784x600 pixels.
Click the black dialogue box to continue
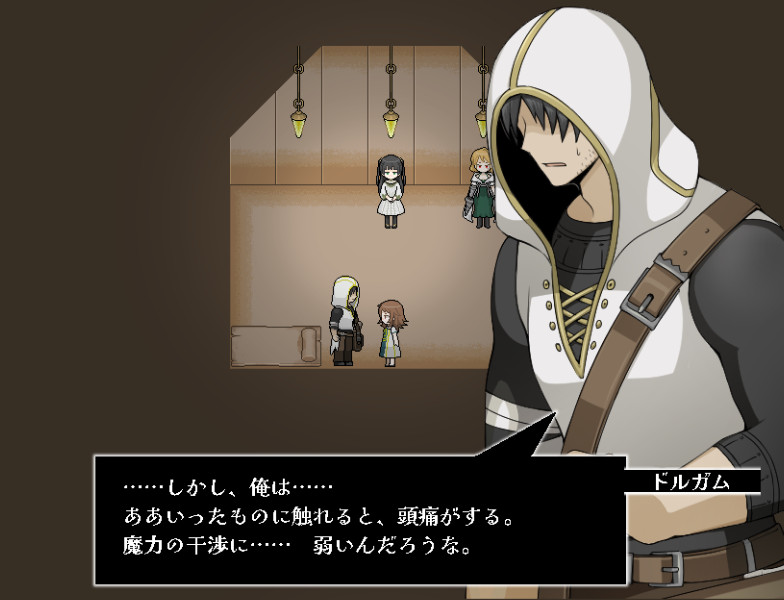[x=360, y=520]
